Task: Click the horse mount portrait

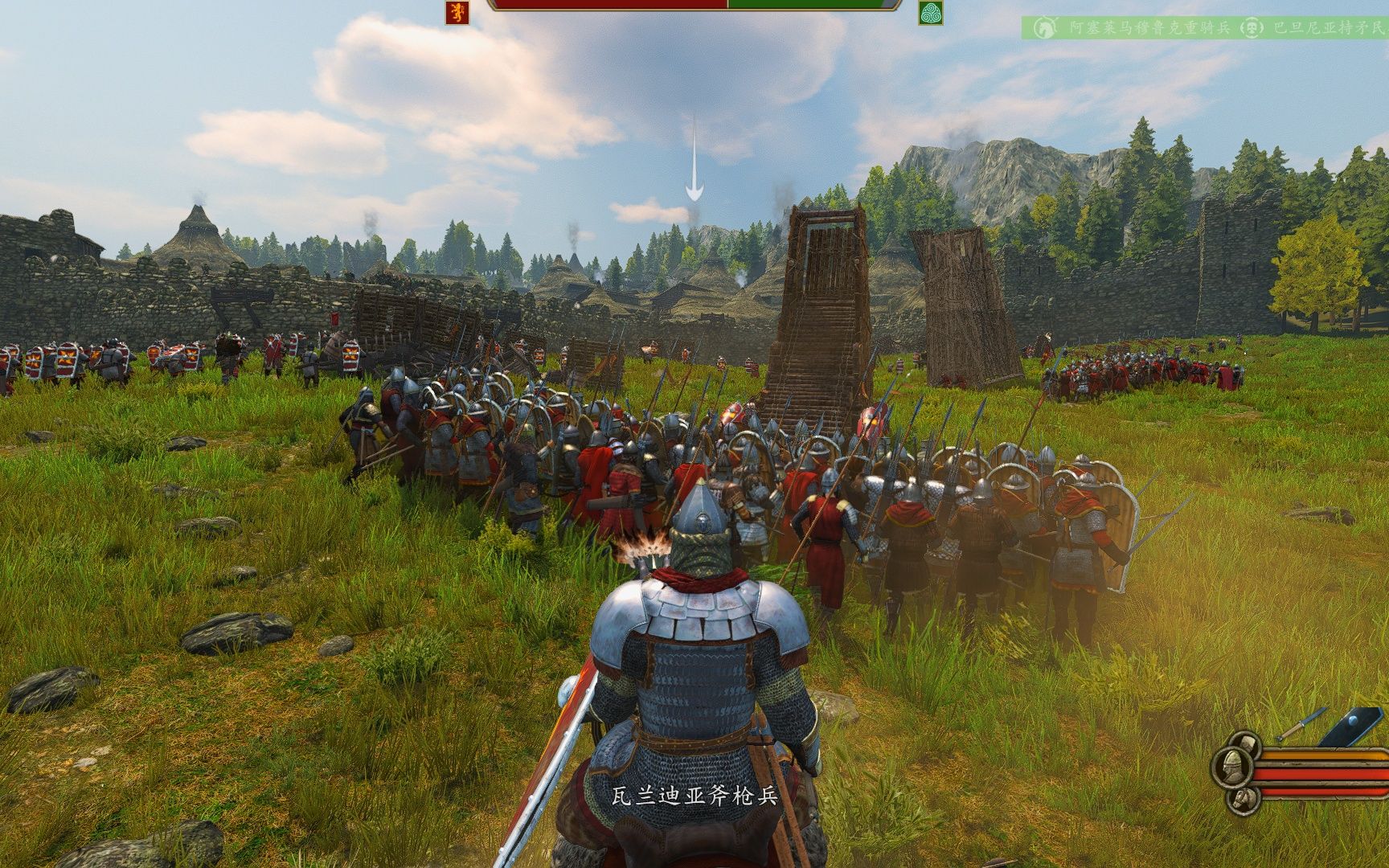Action: (x=1244, y=799)
